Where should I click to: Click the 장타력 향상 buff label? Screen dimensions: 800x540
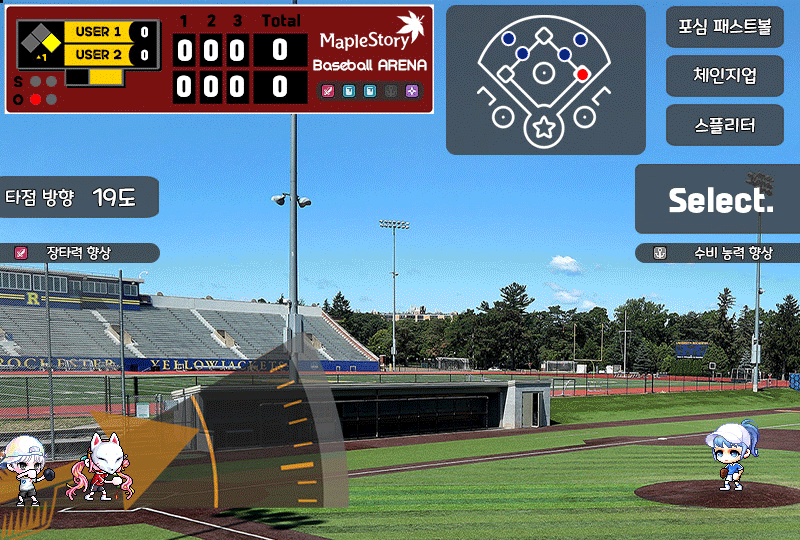(x=78, y=253)
